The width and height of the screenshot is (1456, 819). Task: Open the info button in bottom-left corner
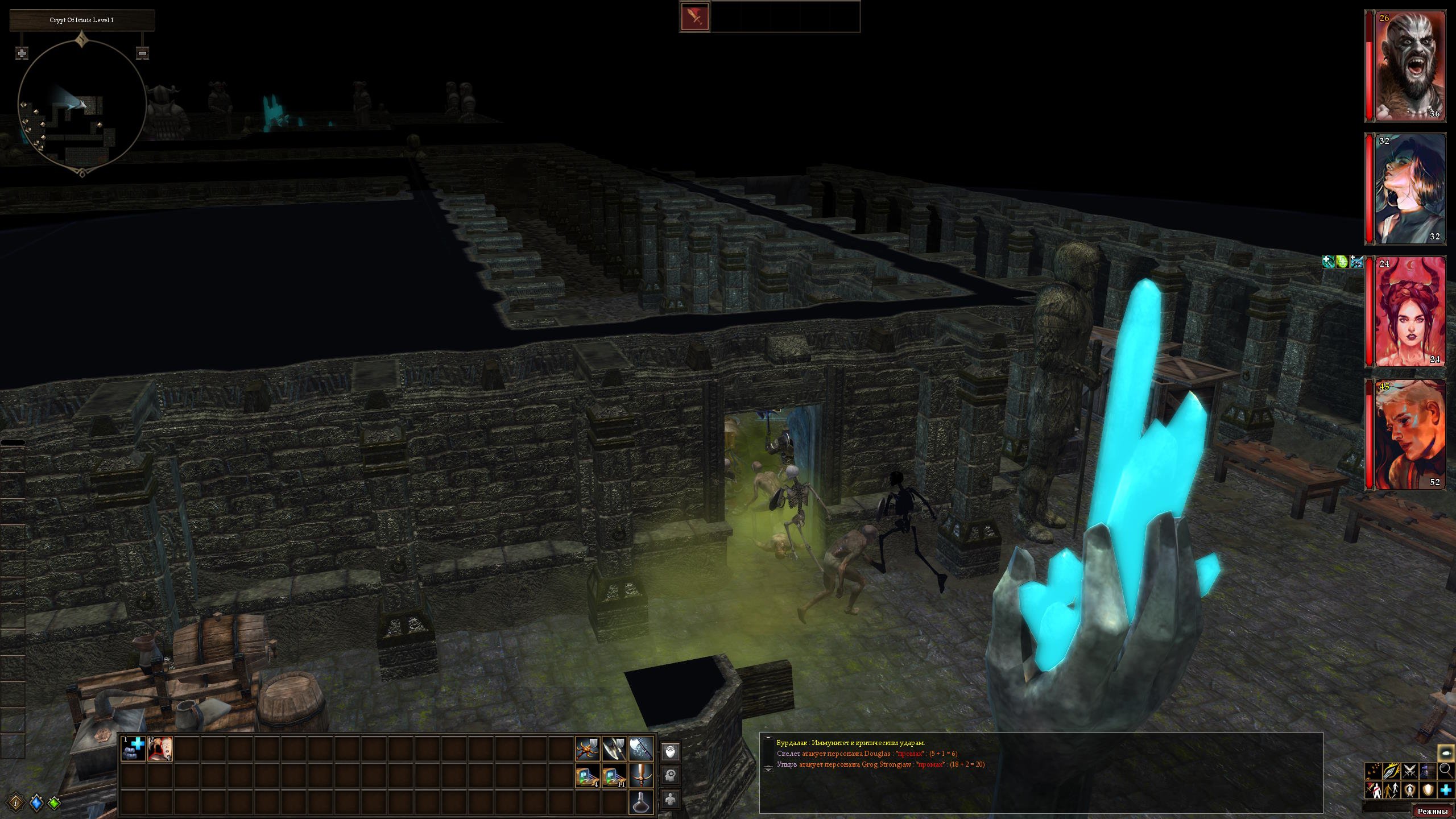pyautogui.click(x=16, y=803)
